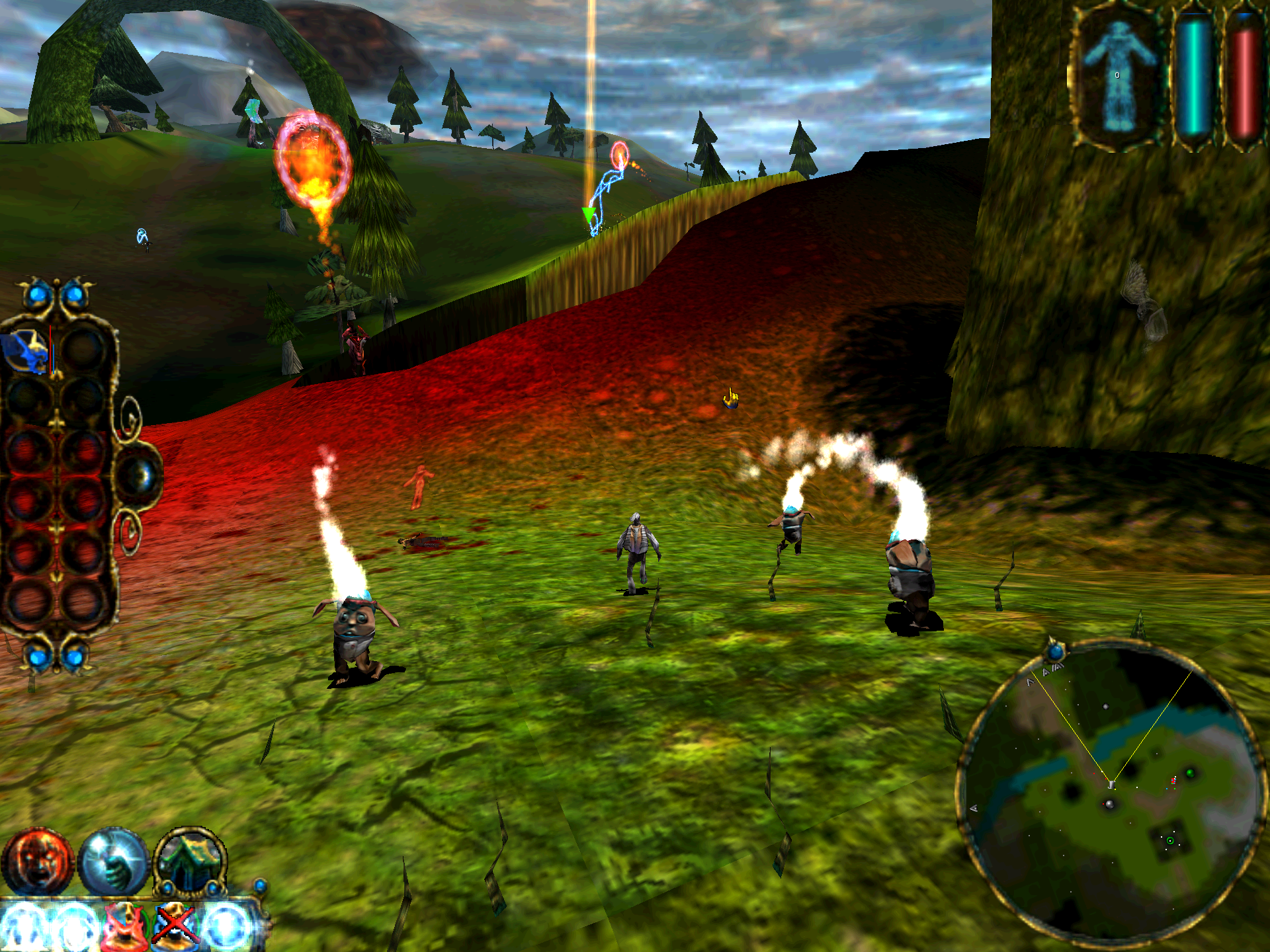Viewport: 1270px width, 952px height.
Task: Click the dark orb beside the creature panel
Action: [x=140, y=476]
